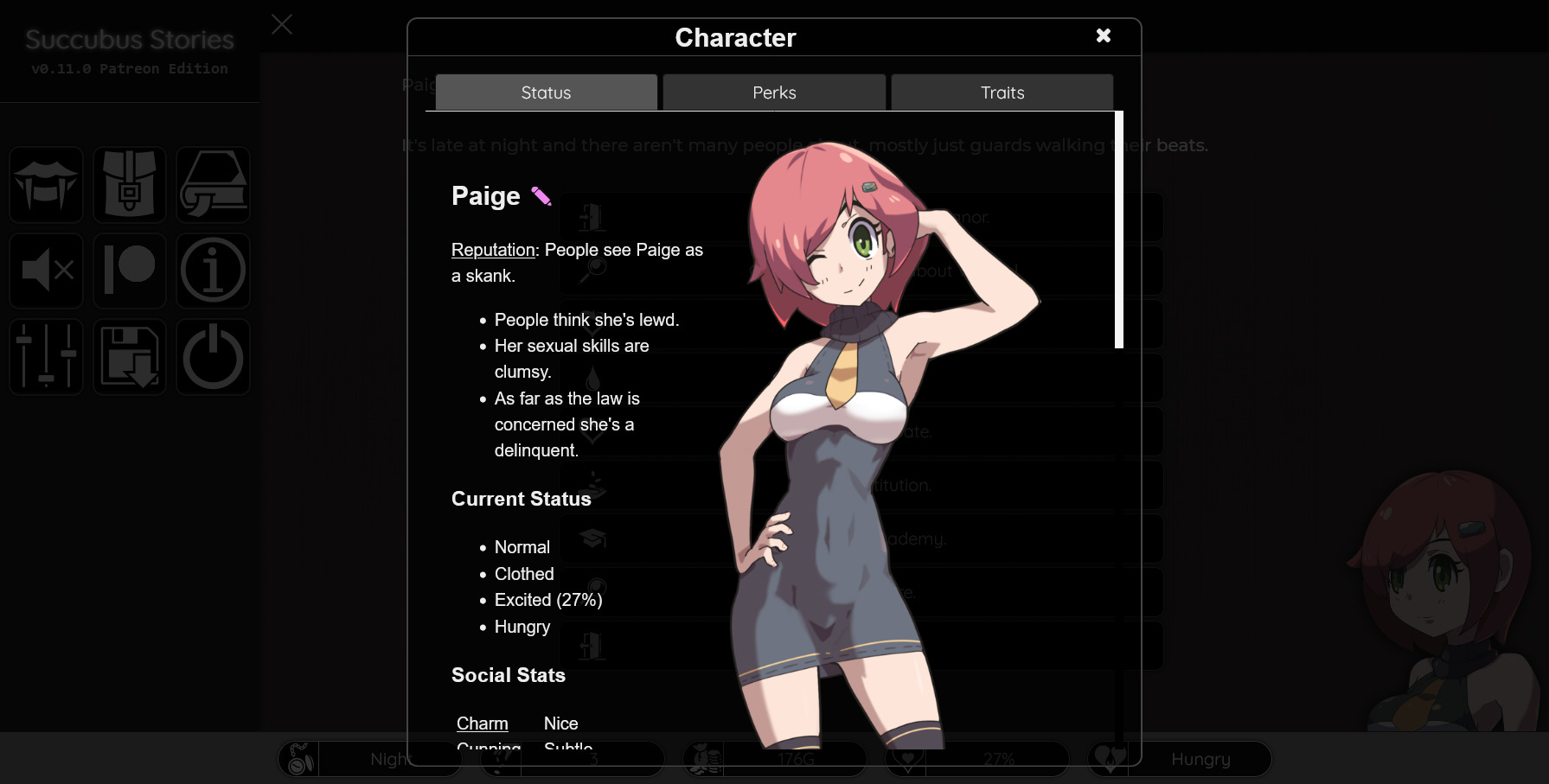
Task: Click the save game floppy icon
Action: coord(130,357)
